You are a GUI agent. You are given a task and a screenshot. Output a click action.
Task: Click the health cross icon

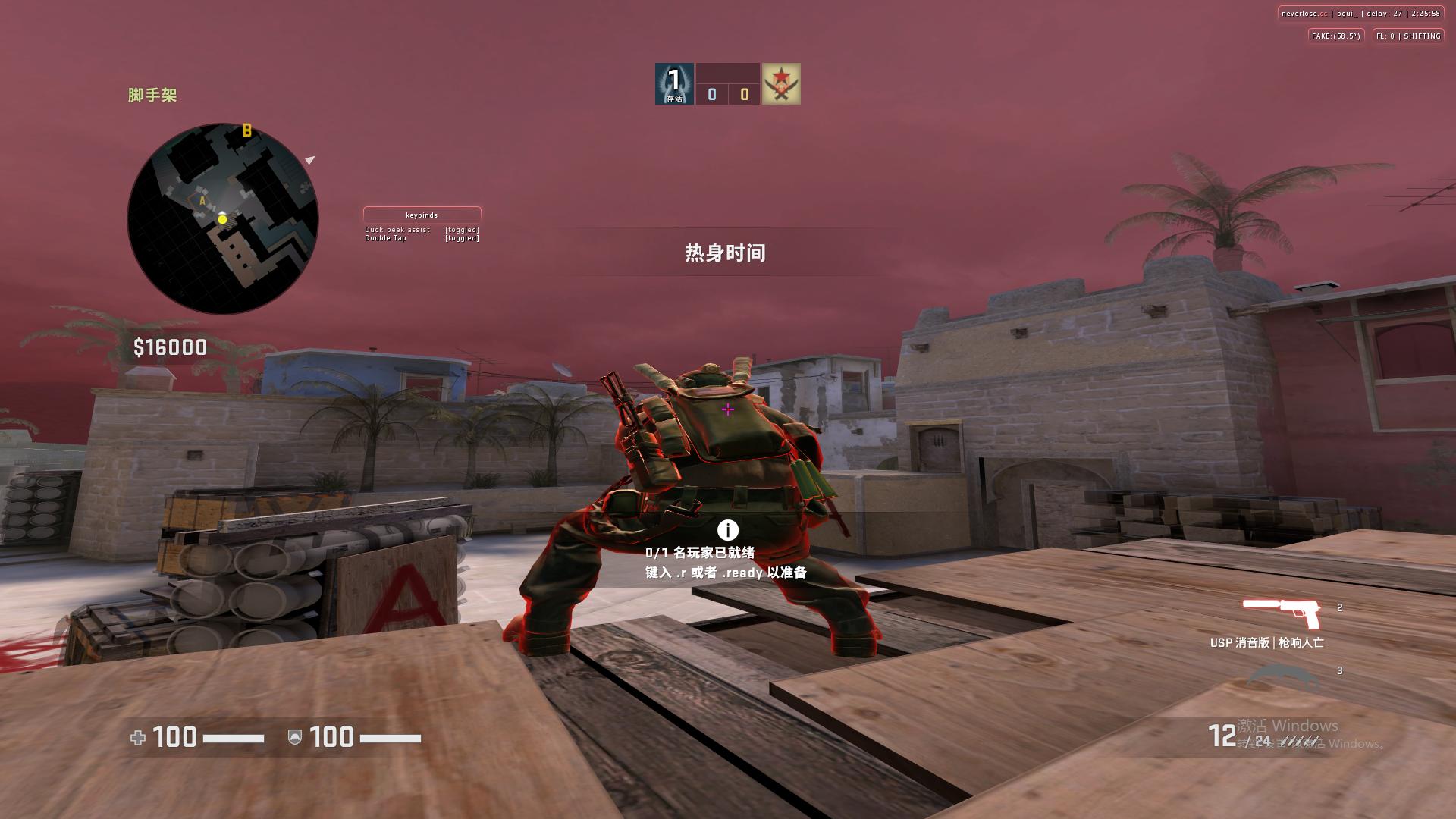(136, 736)
